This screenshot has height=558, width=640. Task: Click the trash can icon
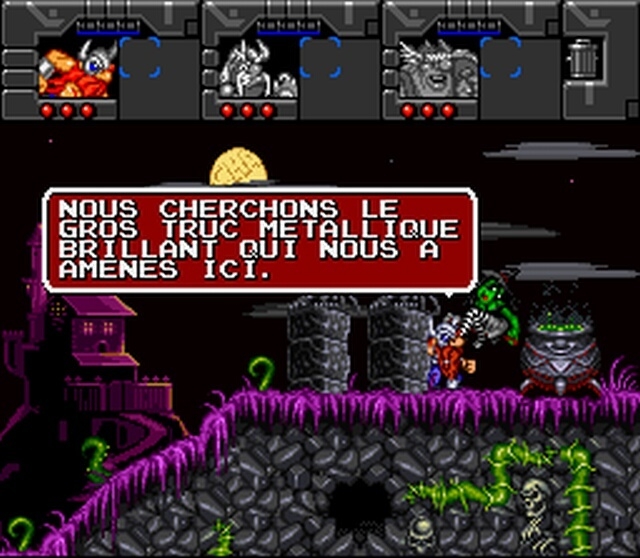click(x=580, y=57)
